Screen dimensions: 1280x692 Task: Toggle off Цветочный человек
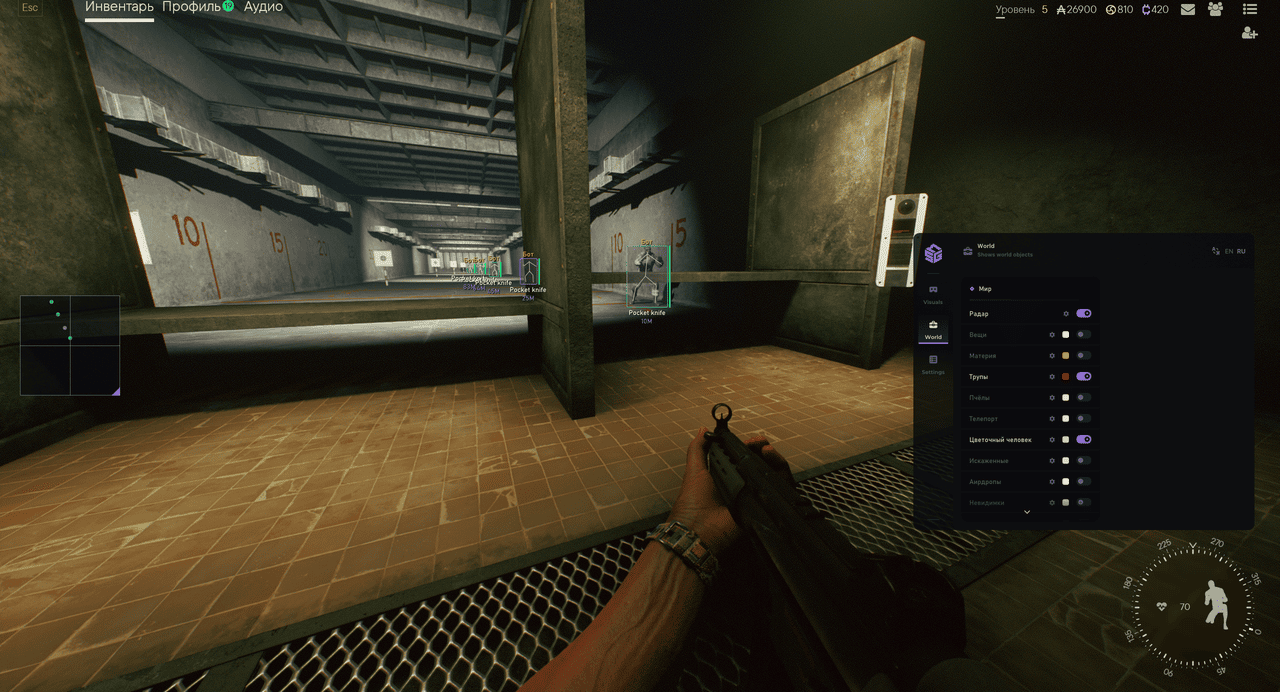click(1083, 440)
